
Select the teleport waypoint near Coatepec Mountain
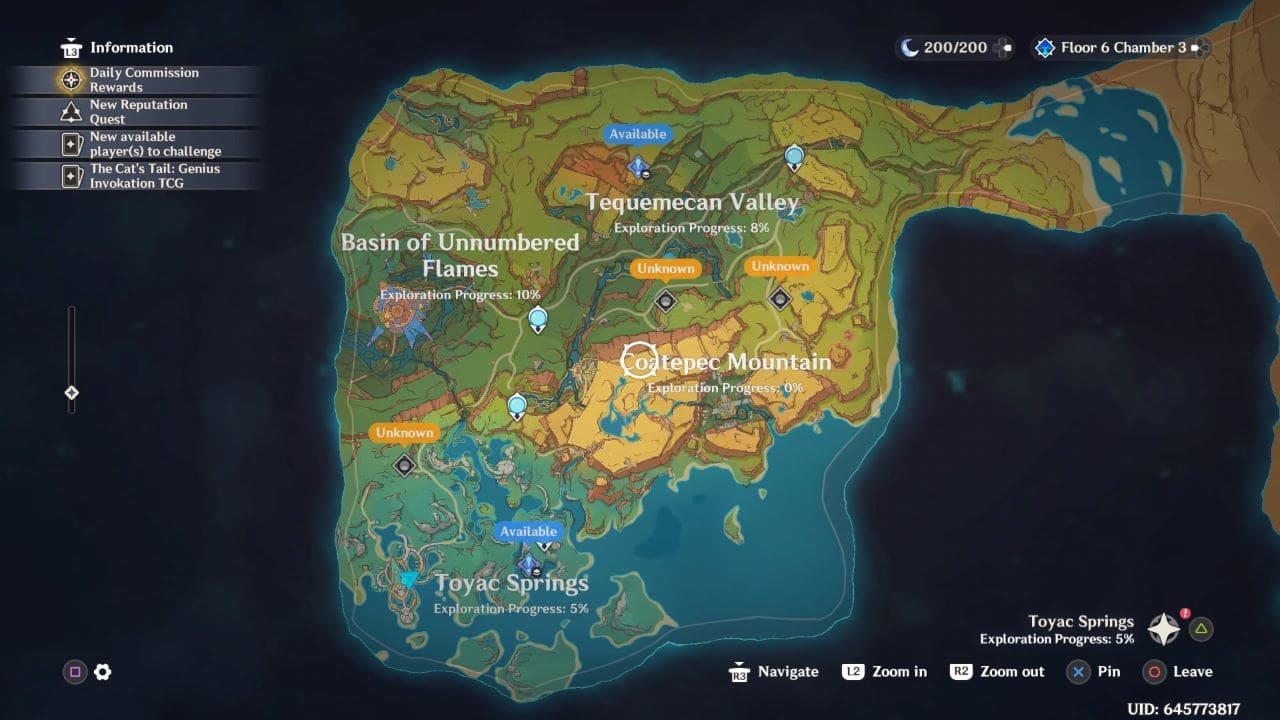pos(517,403)
